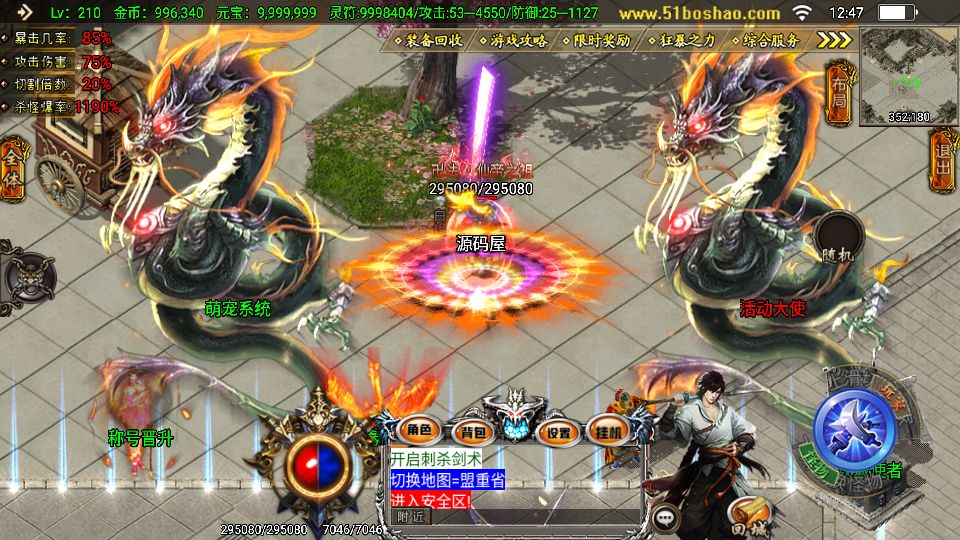Open the 狂暴之力 berserk power menu

pyautogui.click(x=681, y=41)
